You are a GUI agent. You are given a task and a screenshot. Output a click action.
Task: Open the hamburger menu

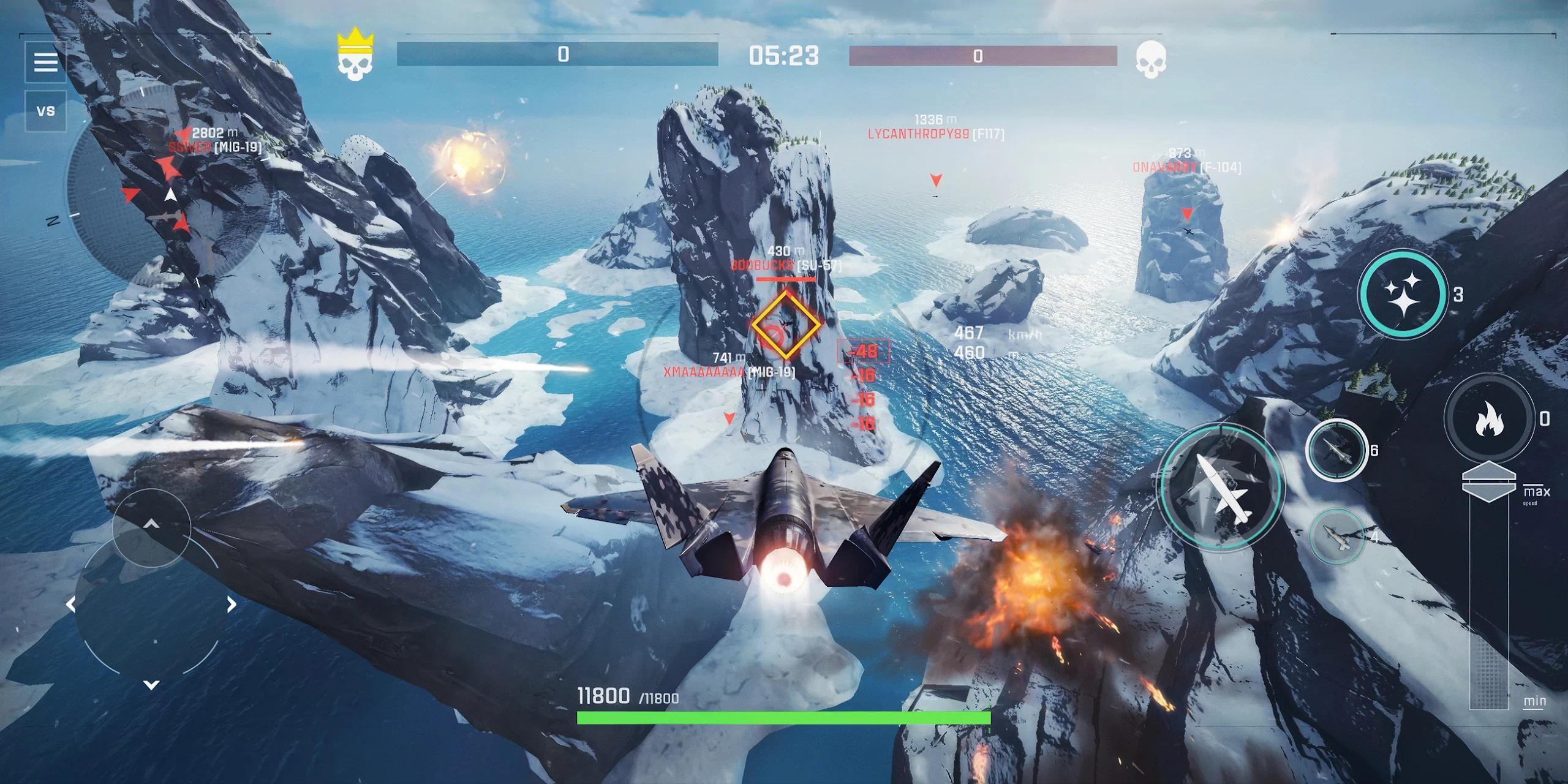tap(46, 62)
